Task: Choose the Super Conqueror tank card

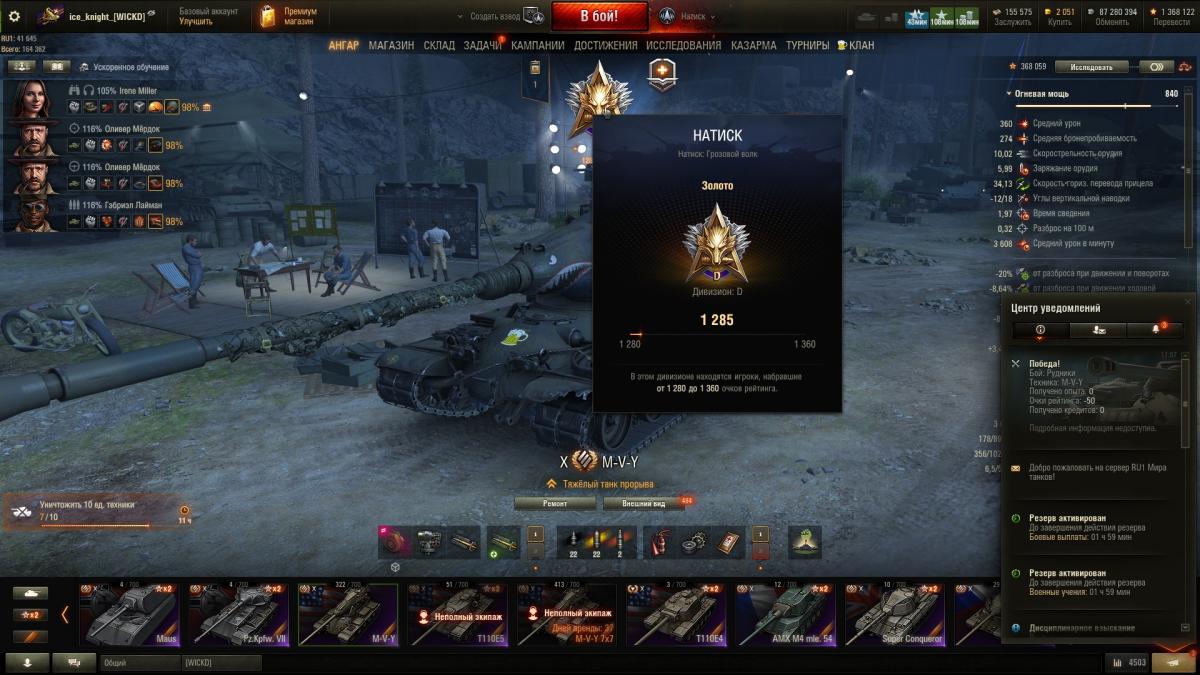Action: pyautogui.click(x=894, y=615)
